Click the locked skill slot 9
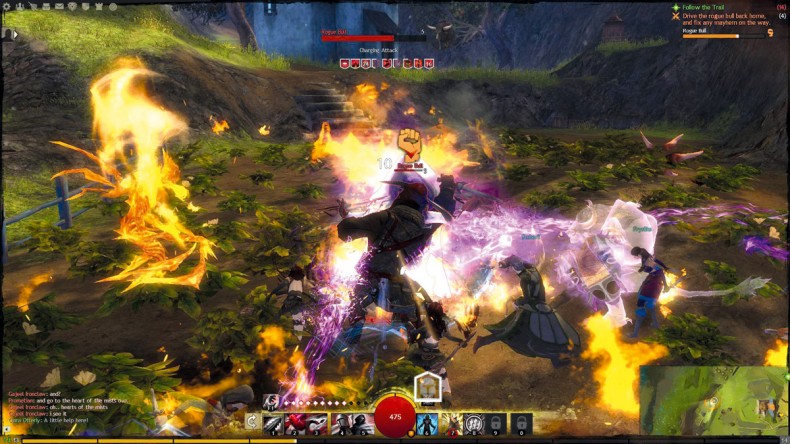The width and height of the screenshot is (790, 444). 495,423
